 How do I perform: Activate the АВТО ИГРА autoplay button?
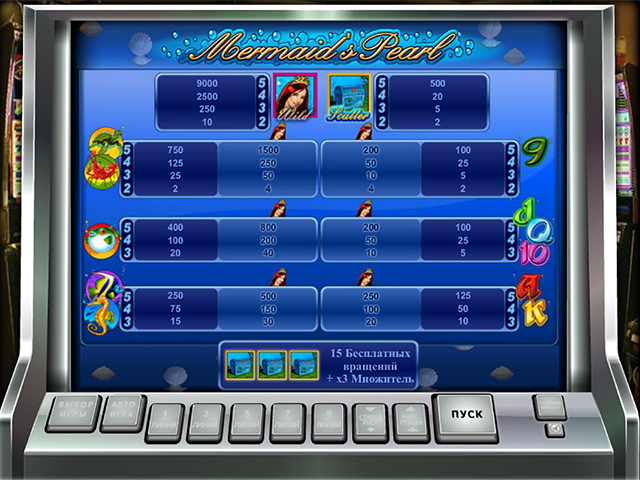[123, 412]
